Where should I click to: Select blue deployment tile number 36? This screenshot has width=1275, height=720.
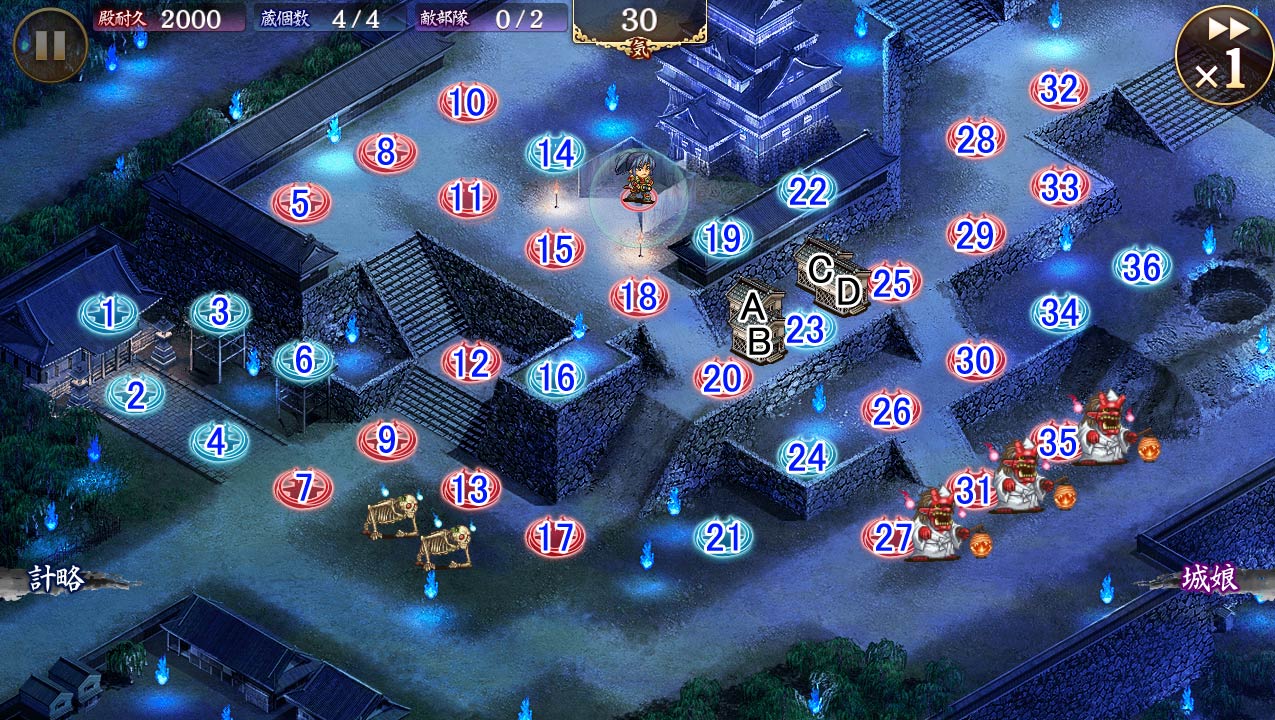(x=1142, y=267)
